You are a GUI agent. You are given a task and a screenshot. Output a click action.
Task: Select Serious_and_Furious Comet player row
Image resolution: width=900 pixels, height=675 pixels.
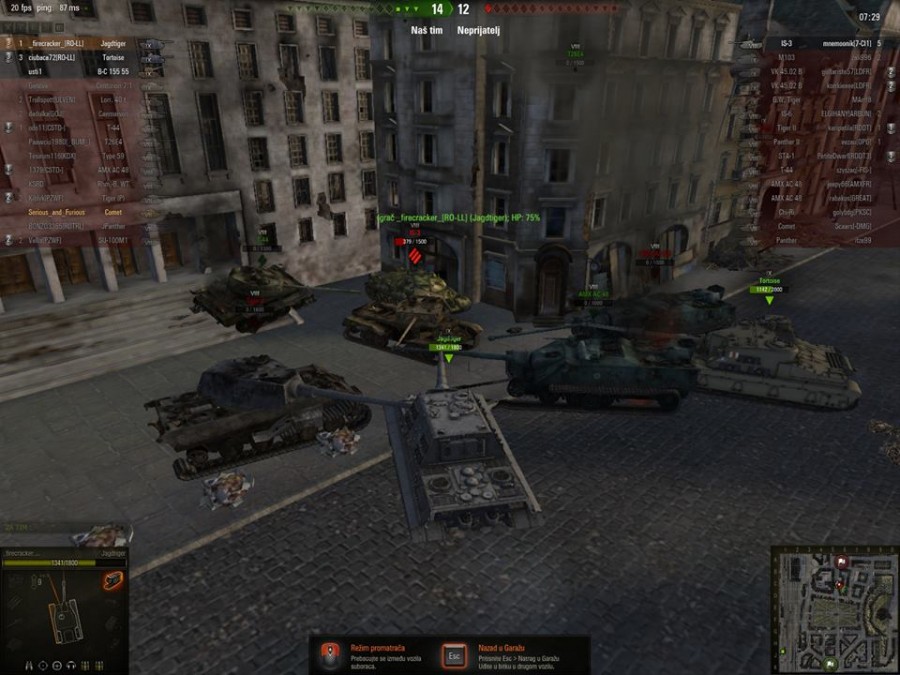point(80,211)
